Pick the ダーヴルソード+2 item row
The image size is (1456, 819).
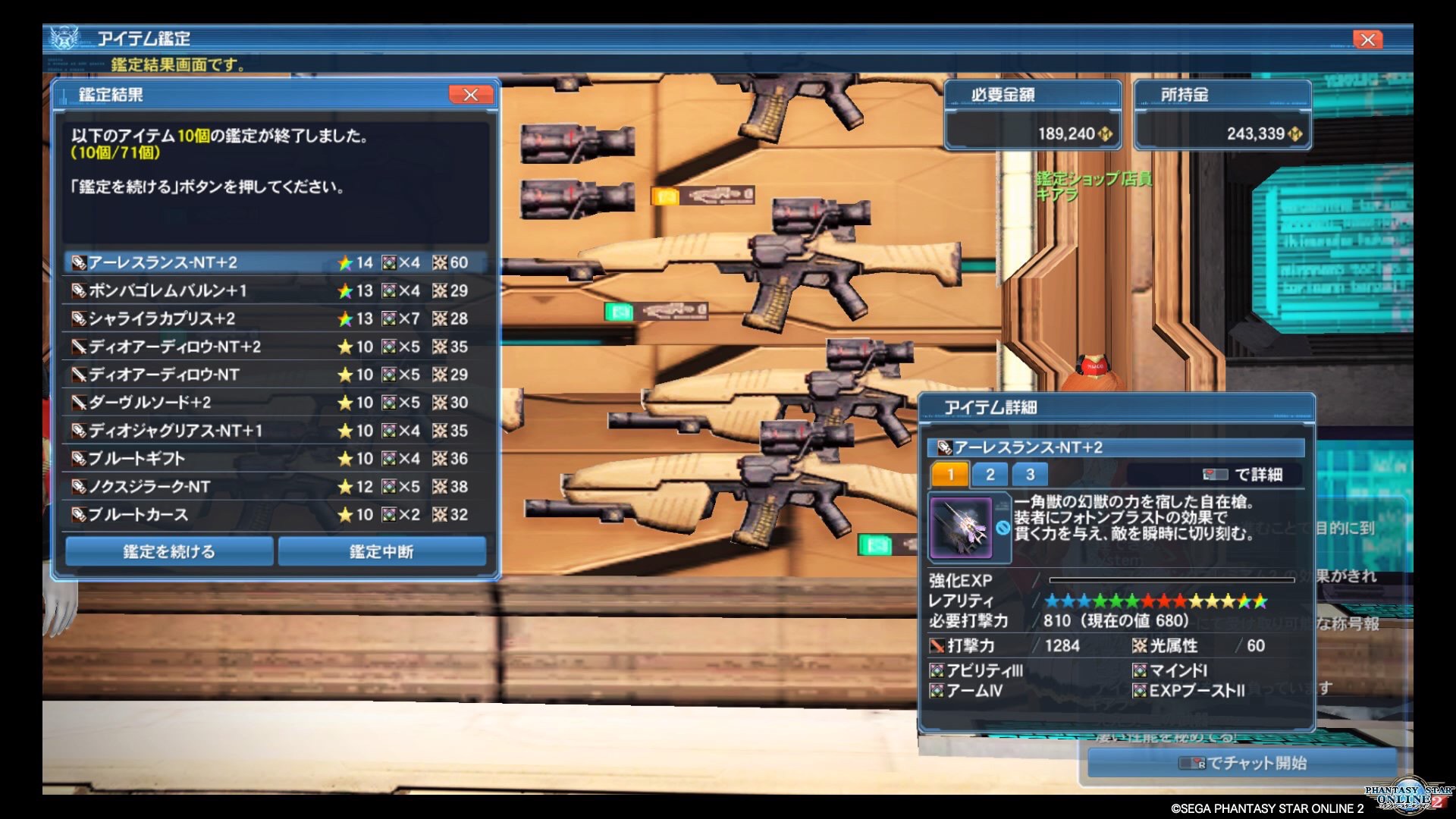coord(275,403)
